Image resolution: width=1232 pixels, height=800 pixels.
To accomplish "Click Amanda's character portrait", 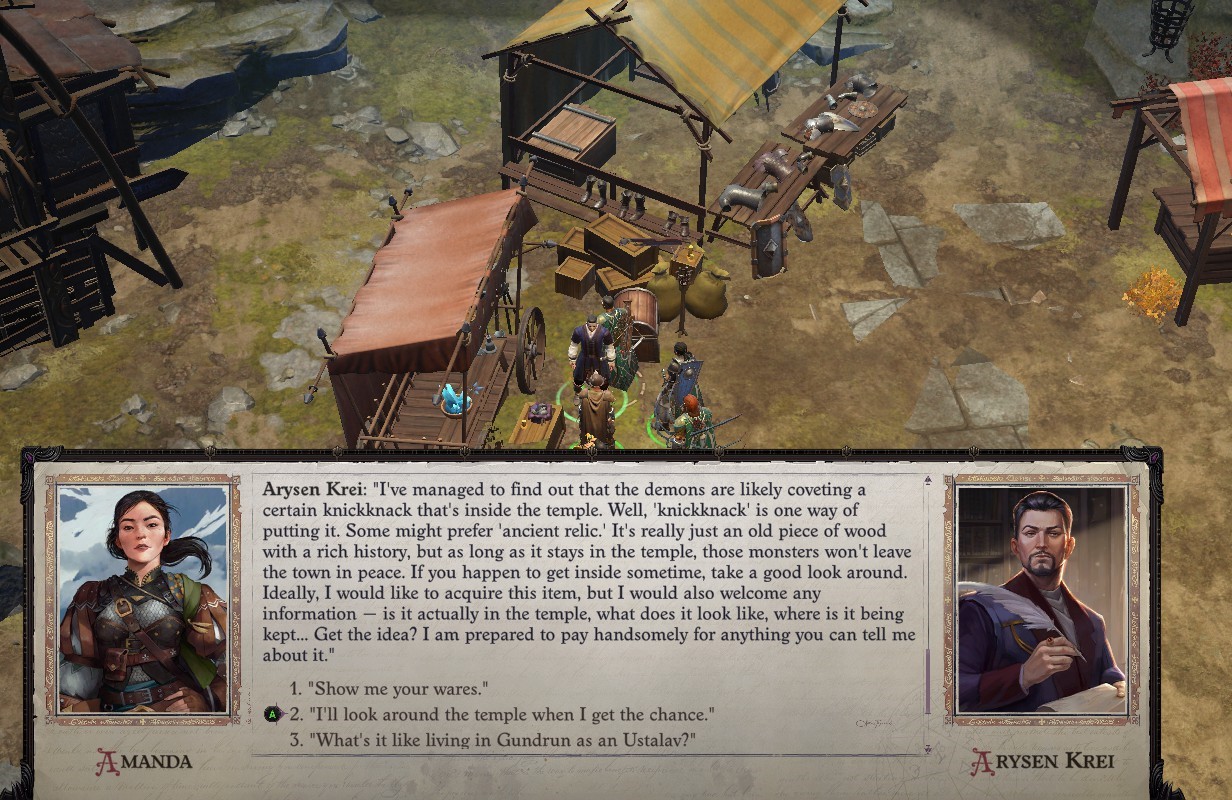I will (142, 598).
